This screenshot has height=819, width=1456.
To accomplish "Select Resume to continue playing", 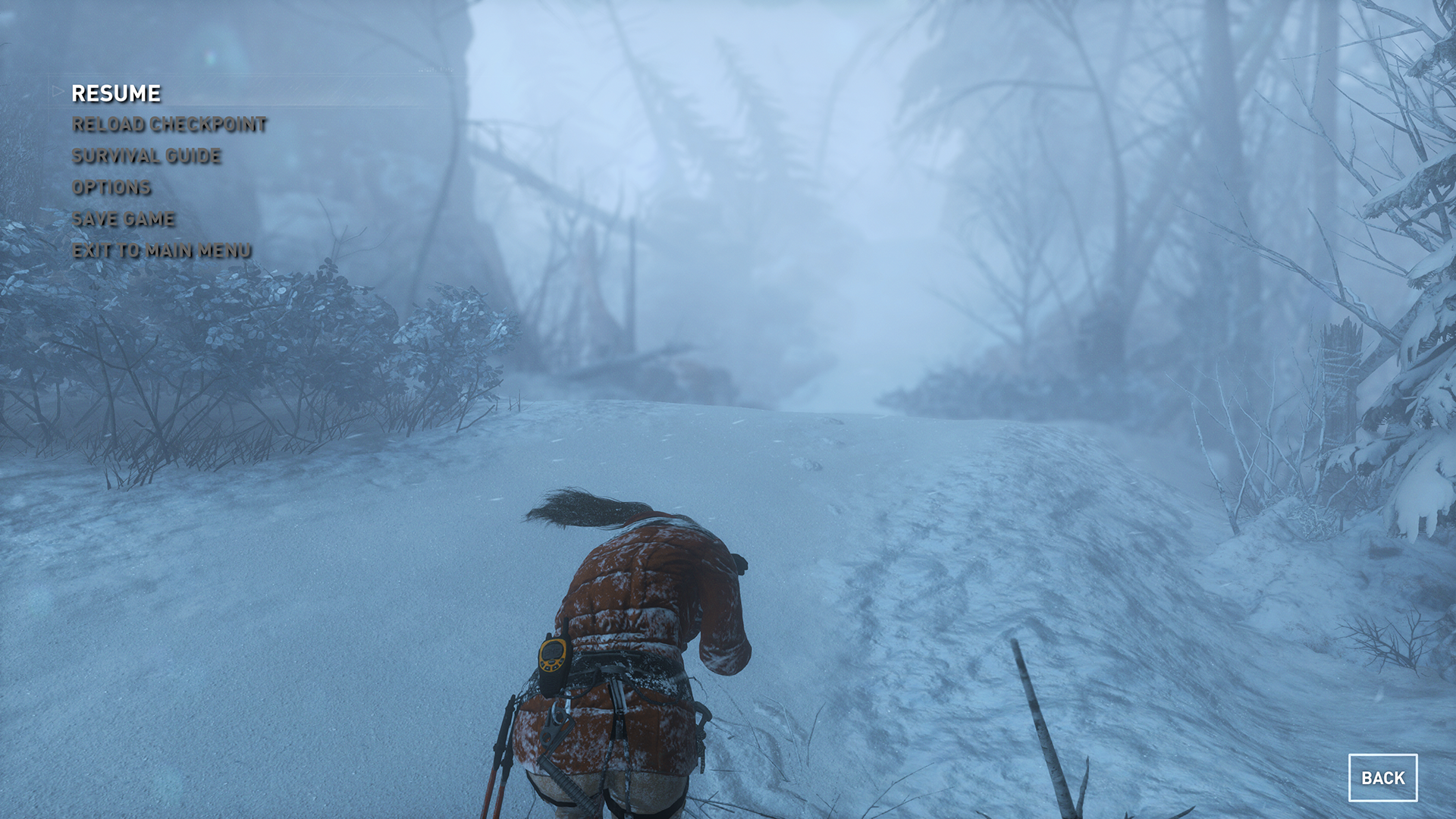I will [x=116, y=93].
